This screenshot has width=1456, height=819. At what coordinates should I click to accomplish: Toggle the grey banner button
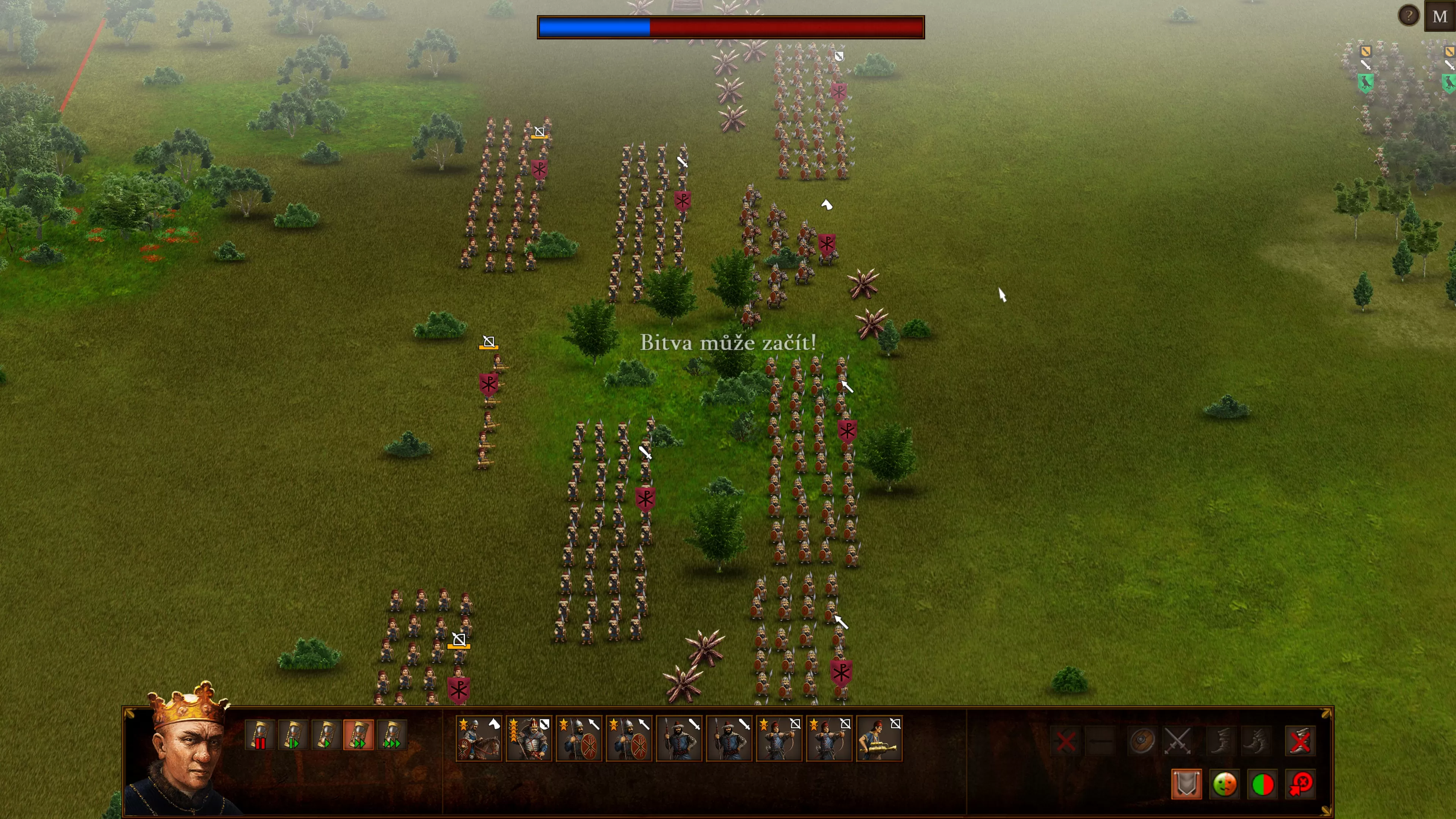click(1186, 784)
